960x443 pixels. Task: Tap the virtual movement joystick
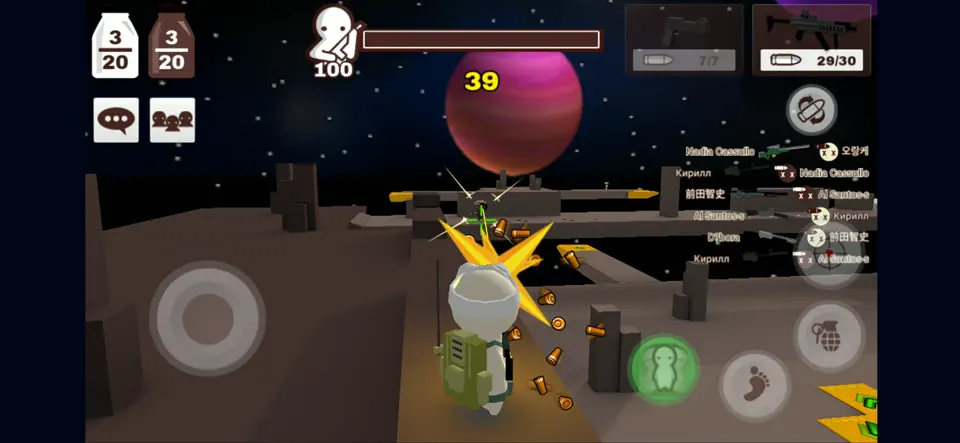[x=207, y=317]
